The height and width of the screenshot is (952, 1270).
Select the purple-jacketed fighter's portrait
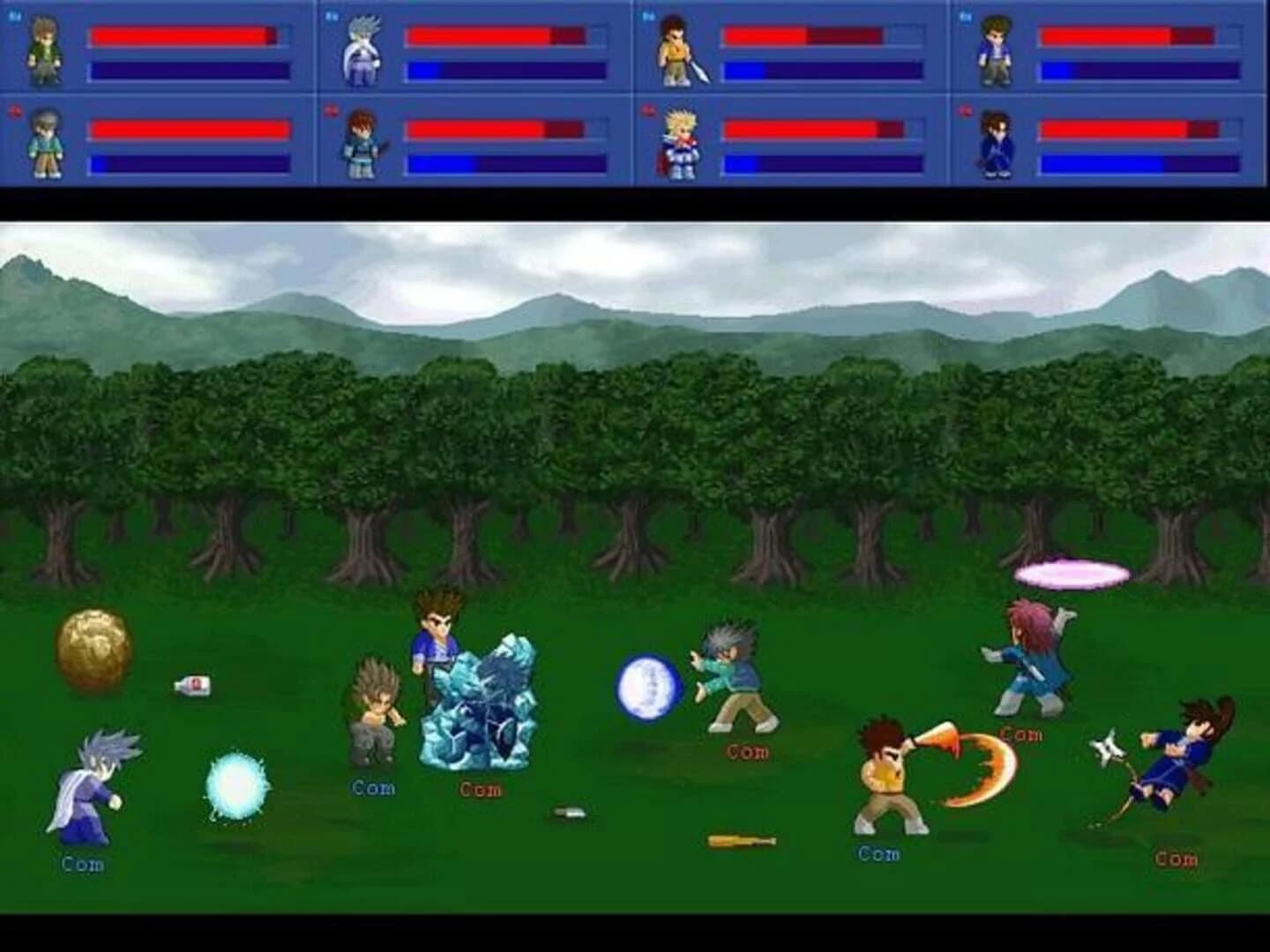(997, 48)
